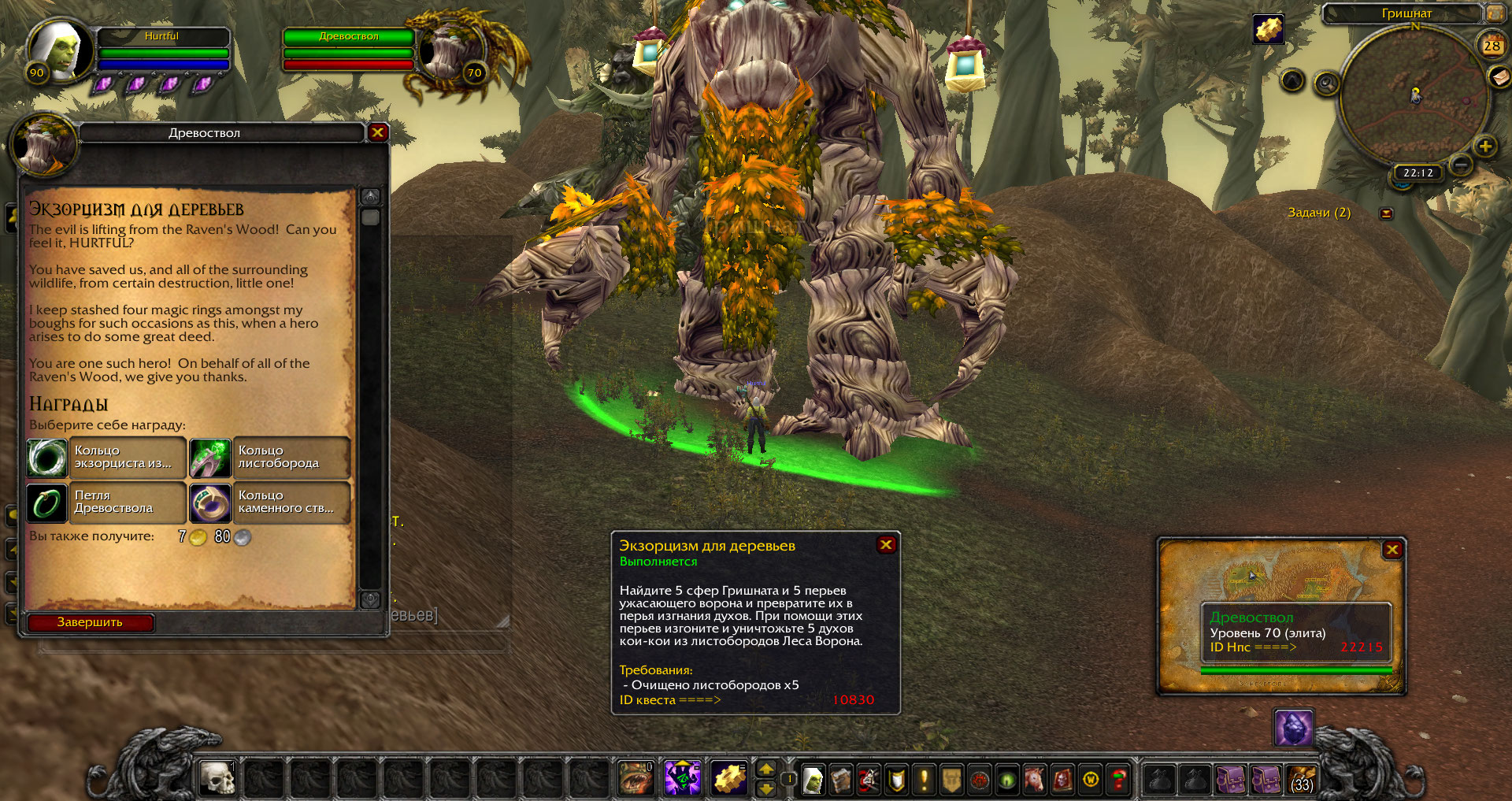
Task: Zoom in the minimap with plus button
Action: pos(1485,146)
